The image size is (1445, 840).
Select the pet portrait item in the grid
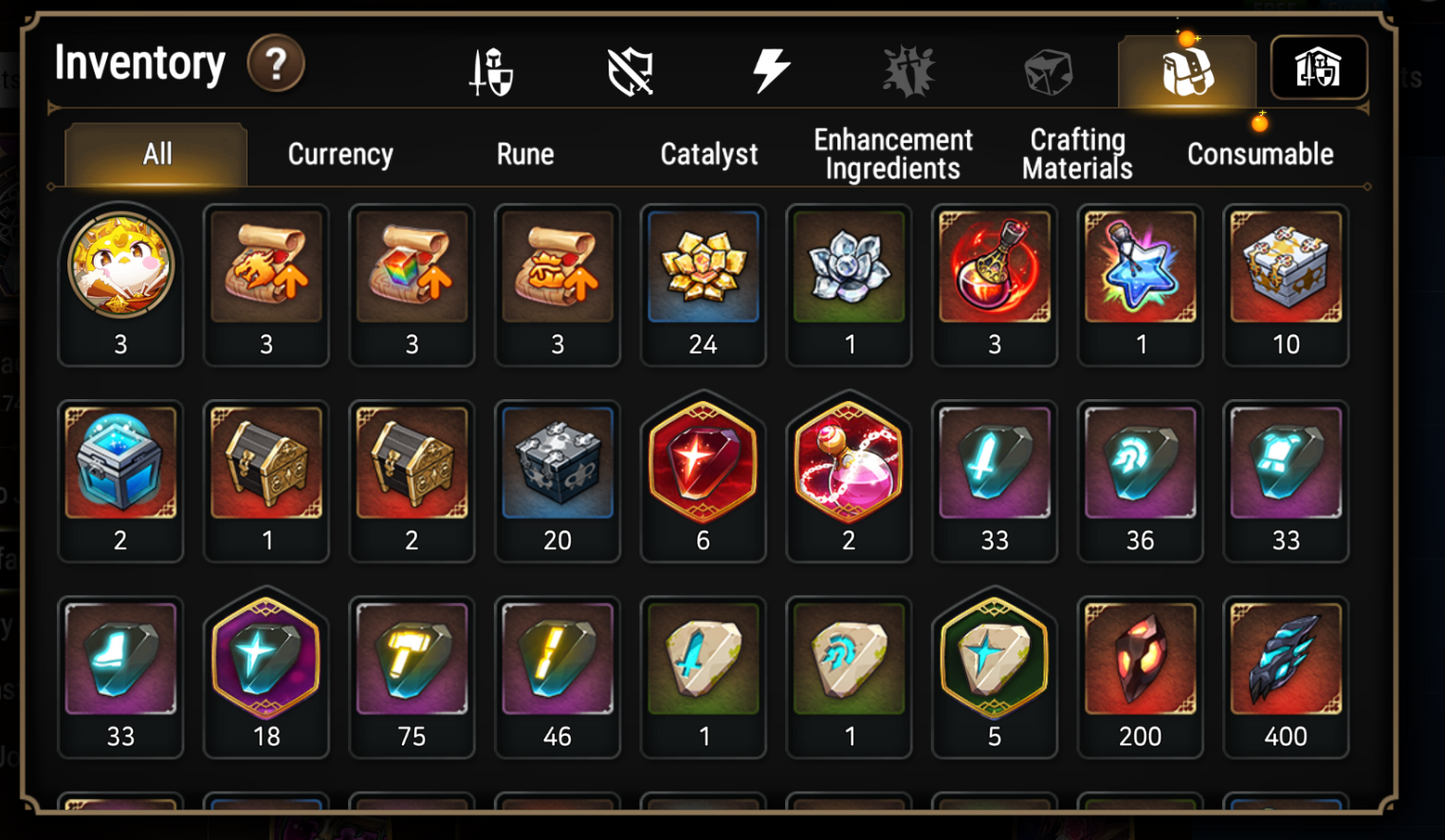(x=120, y=267)
